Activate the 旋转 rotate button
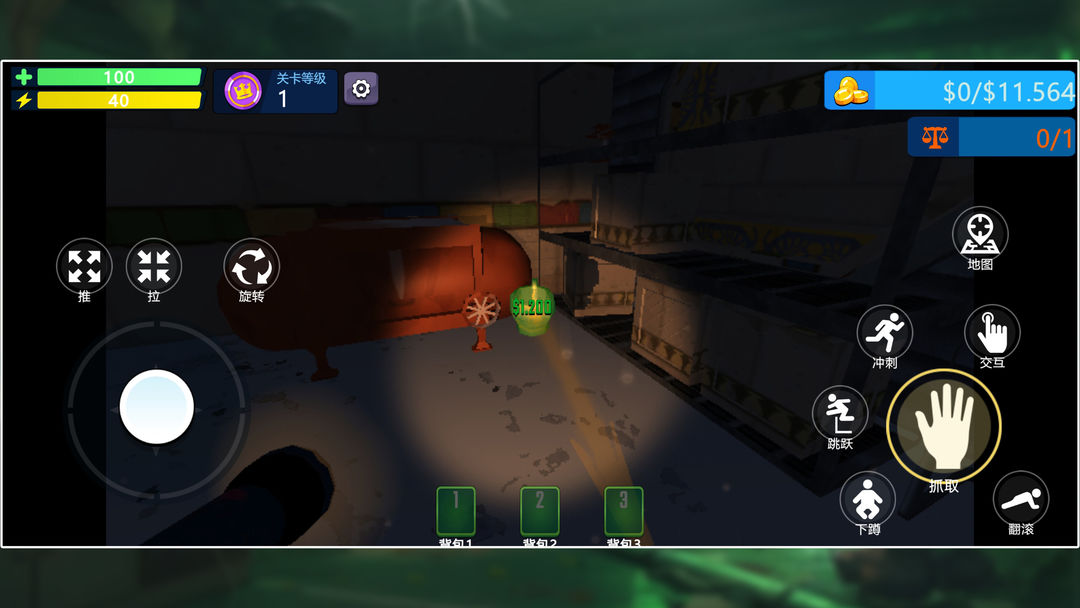Screen dimensions: 1080x608 point(251,267)
